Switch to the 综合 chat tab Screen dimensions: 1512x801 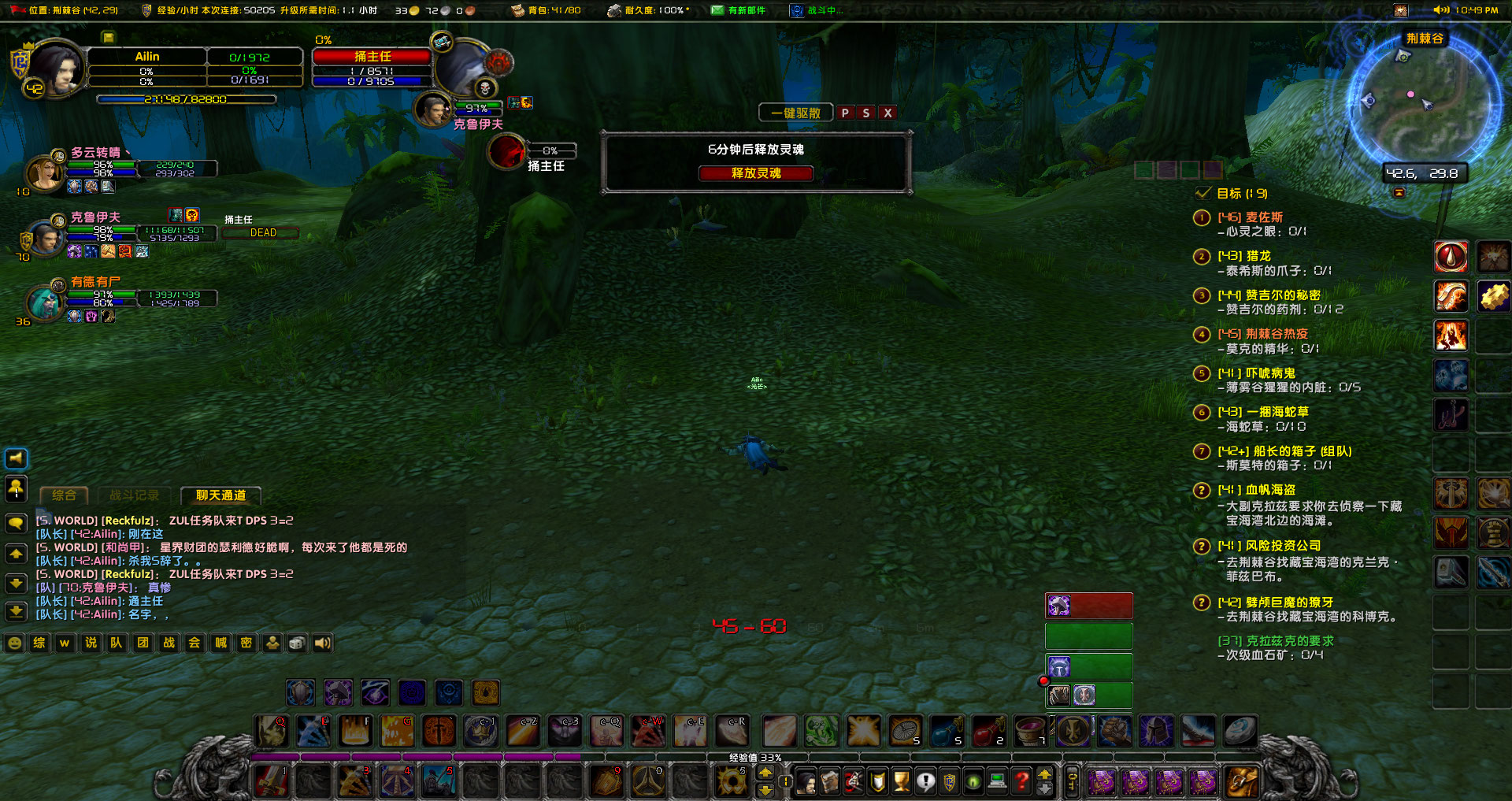pos(64,495)
